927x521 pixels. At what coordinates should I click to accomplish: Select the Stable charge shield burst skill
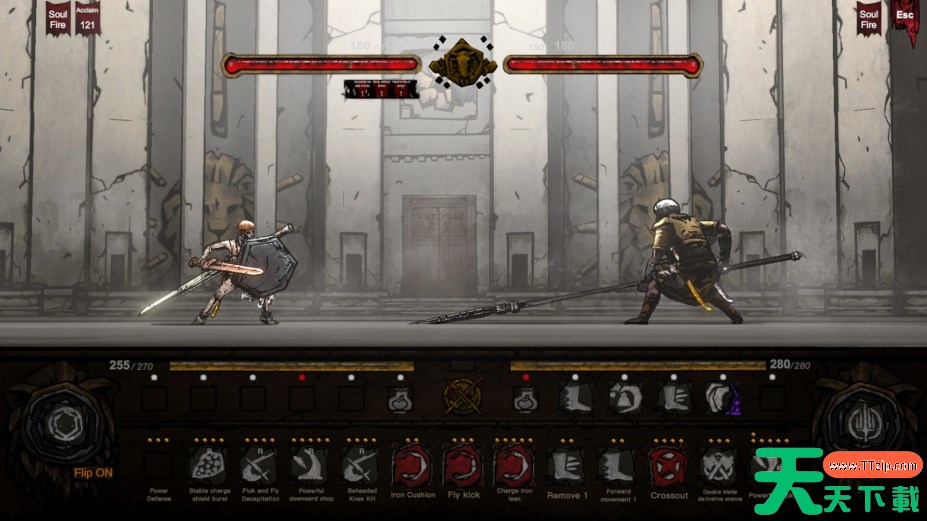point(208,465)
